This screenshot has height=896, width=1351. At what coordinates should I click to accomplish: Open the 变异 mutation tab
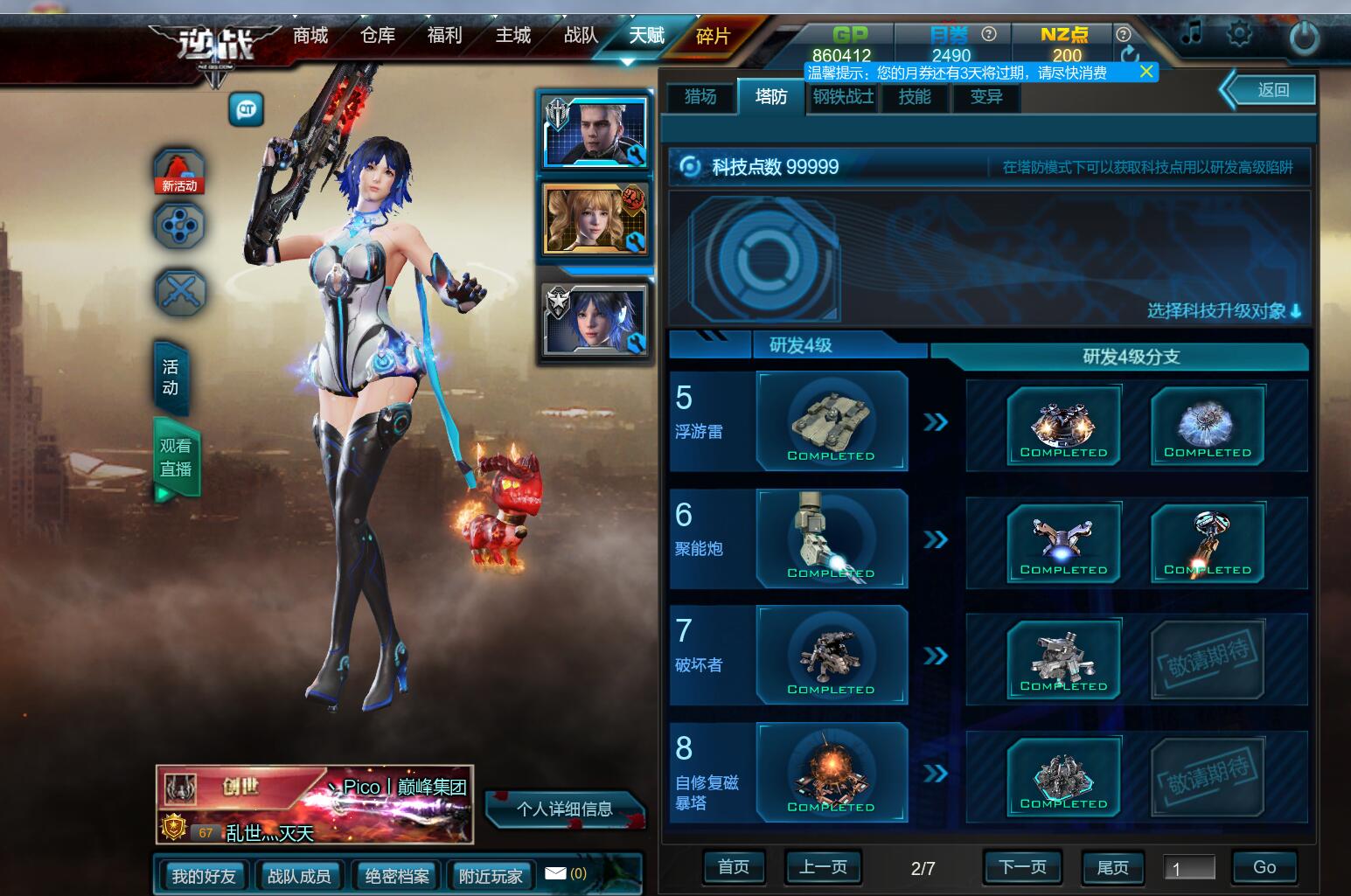pyautogui.click(x=986, y=96)
